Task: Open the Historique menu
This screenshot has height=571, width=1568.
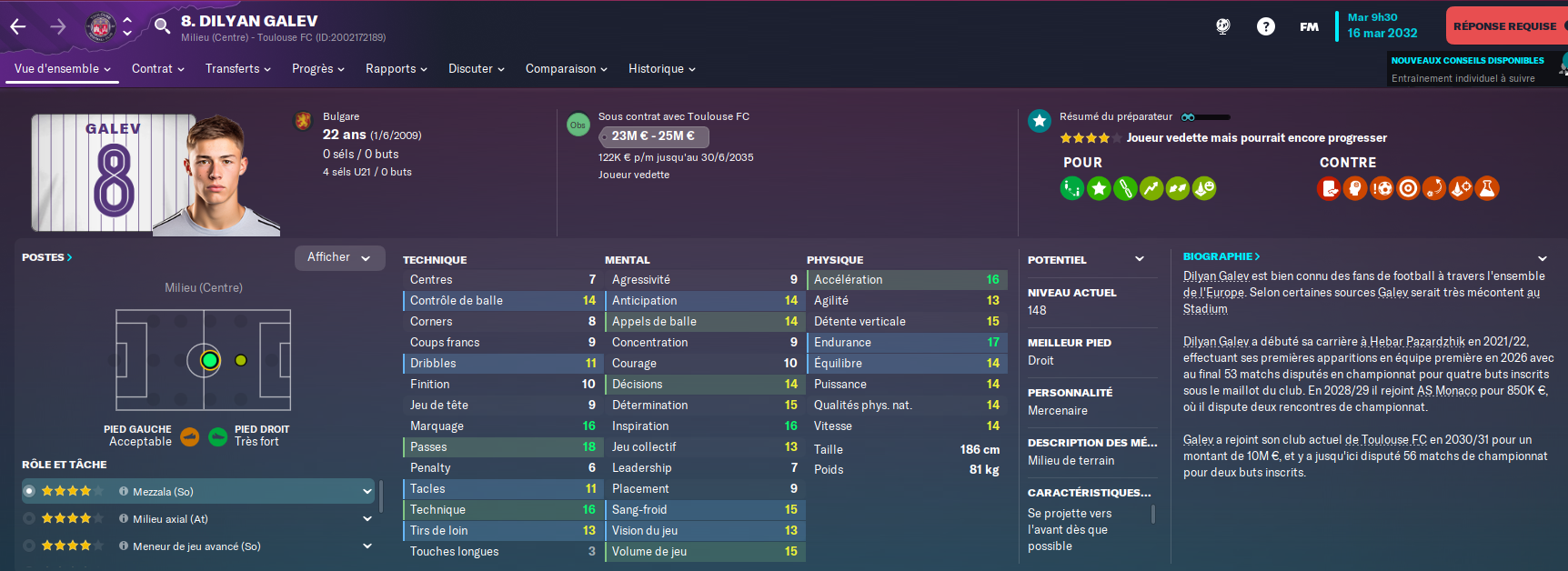Action: (x=661, y=69)
